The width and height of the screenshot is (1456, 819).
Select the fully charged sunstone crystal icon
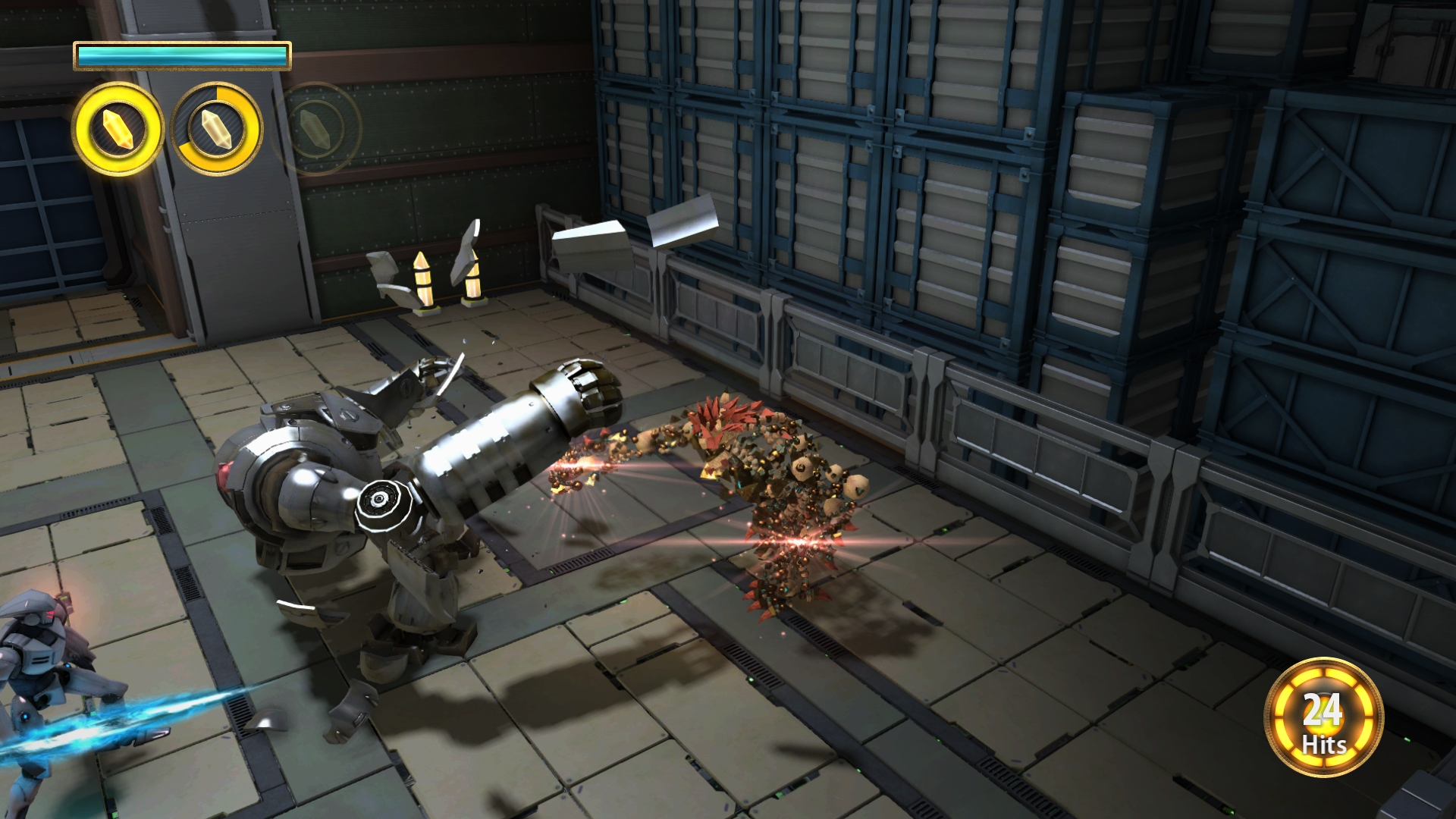(x=118, y=129)
